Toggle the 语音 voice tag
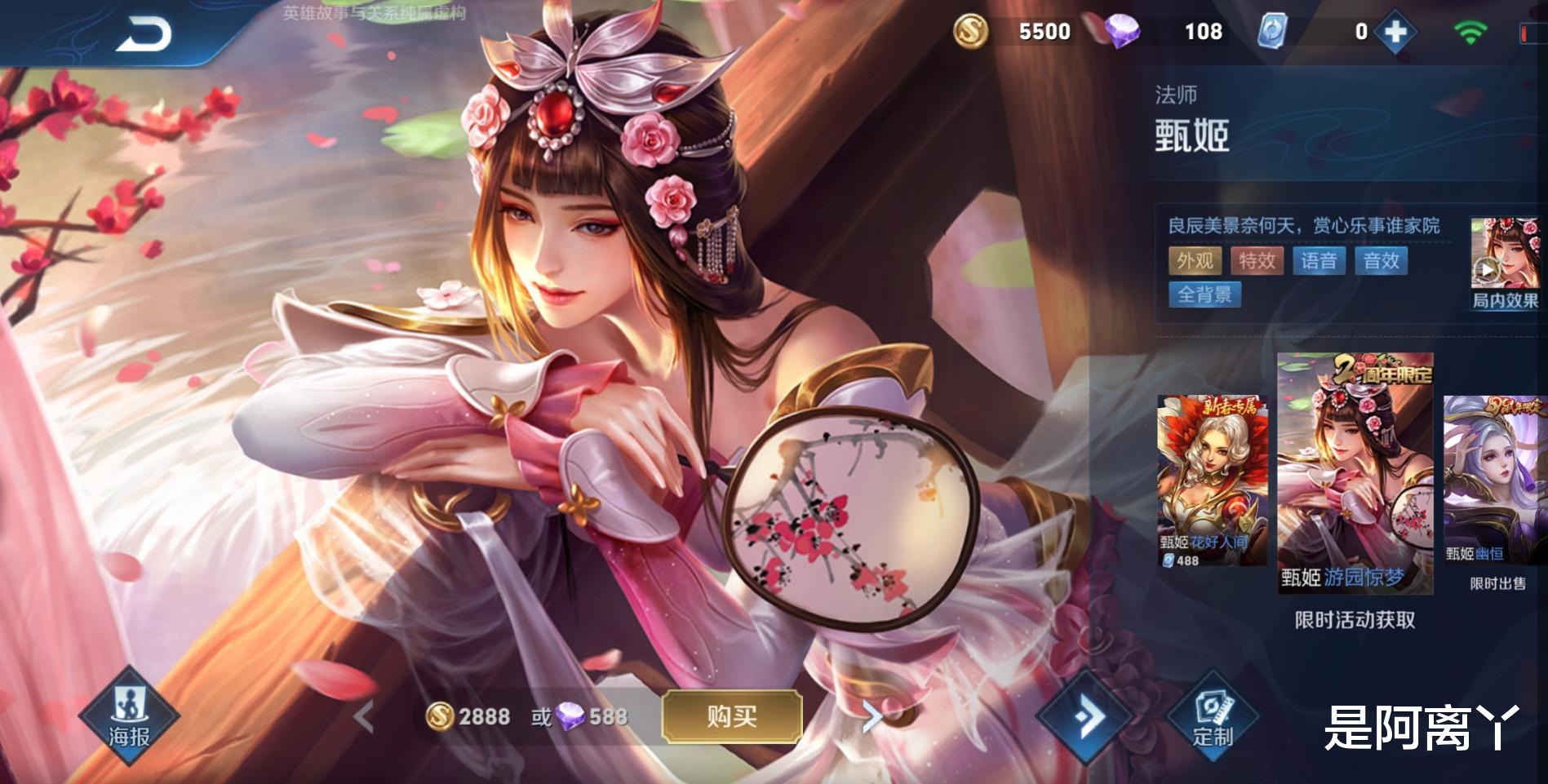The height and width of the screenshot is (784, 1548). click(1320, 261)
